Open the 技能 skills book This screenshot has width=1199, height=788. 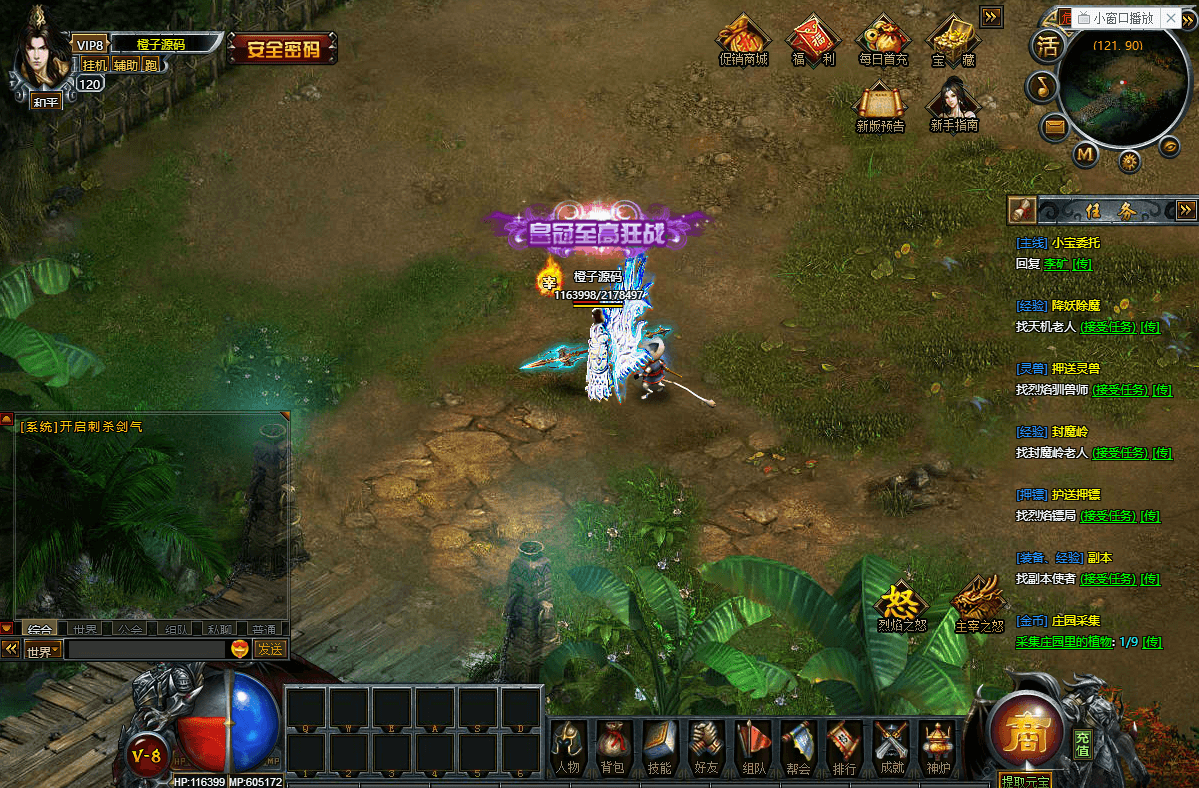pos(659,746)
